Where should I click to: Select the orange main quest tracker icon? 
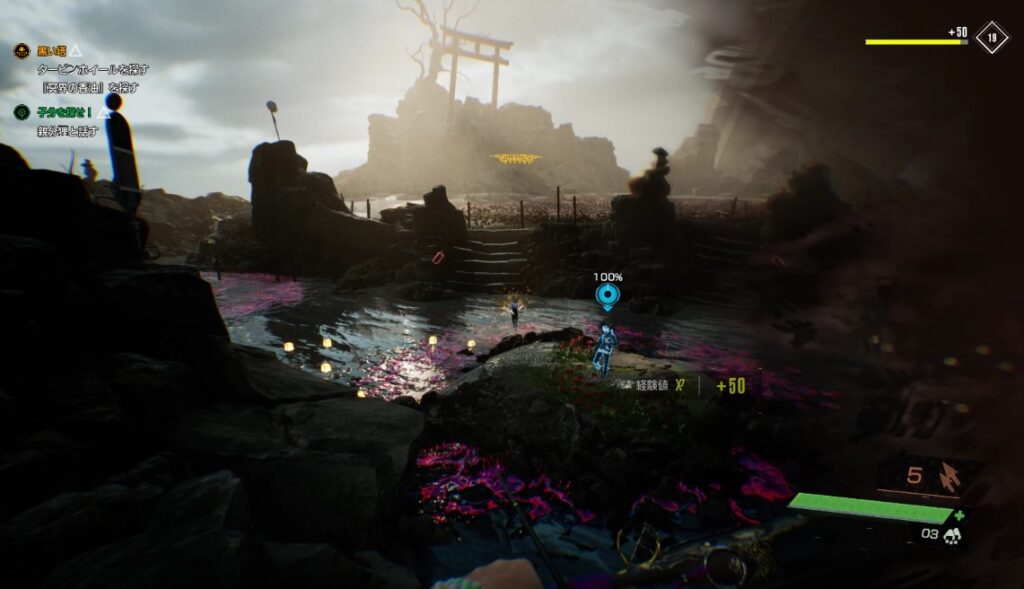(x=21, y=51)
